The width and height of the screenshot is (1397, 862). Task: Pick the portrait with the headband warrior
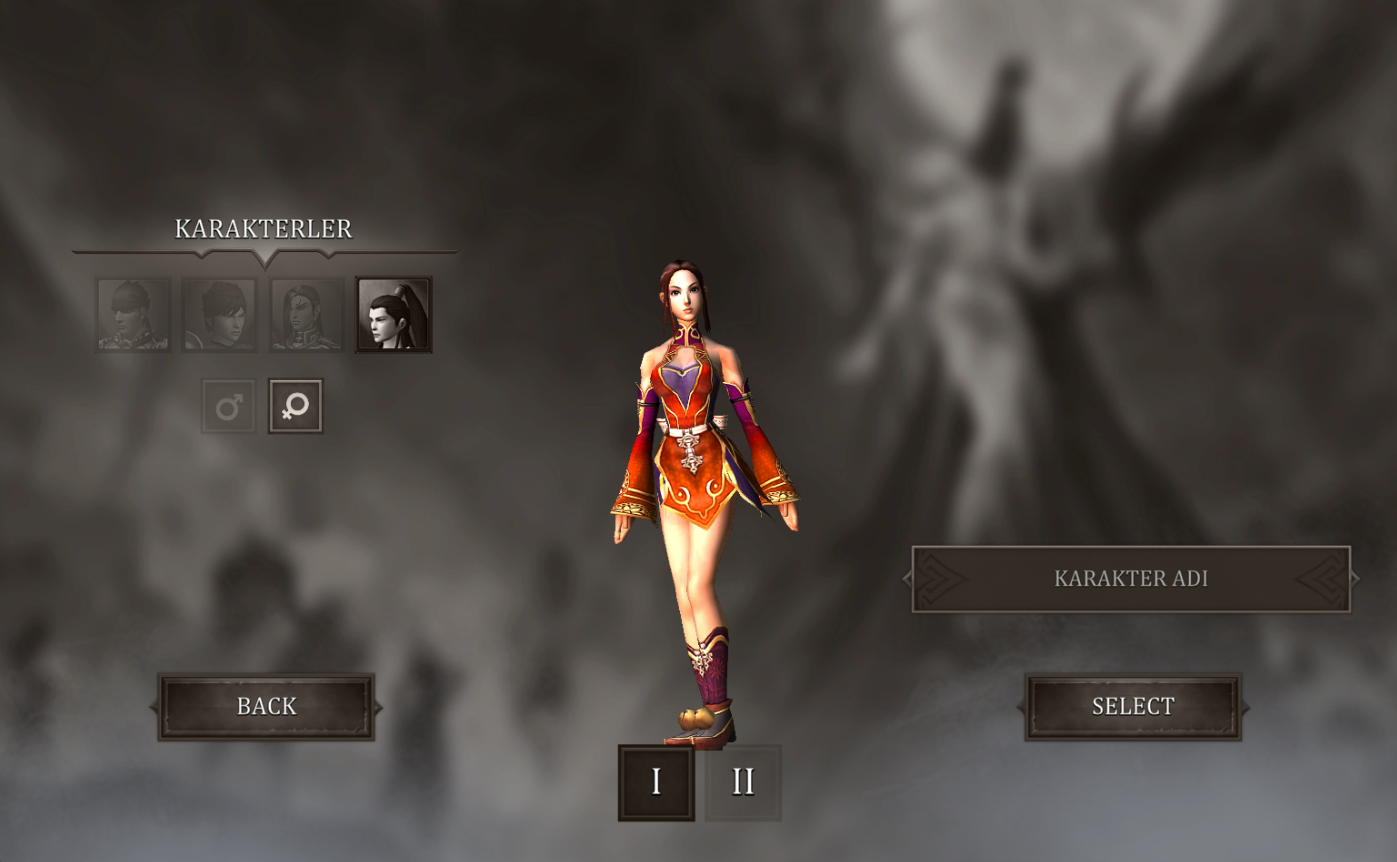[x=134, y=315]
